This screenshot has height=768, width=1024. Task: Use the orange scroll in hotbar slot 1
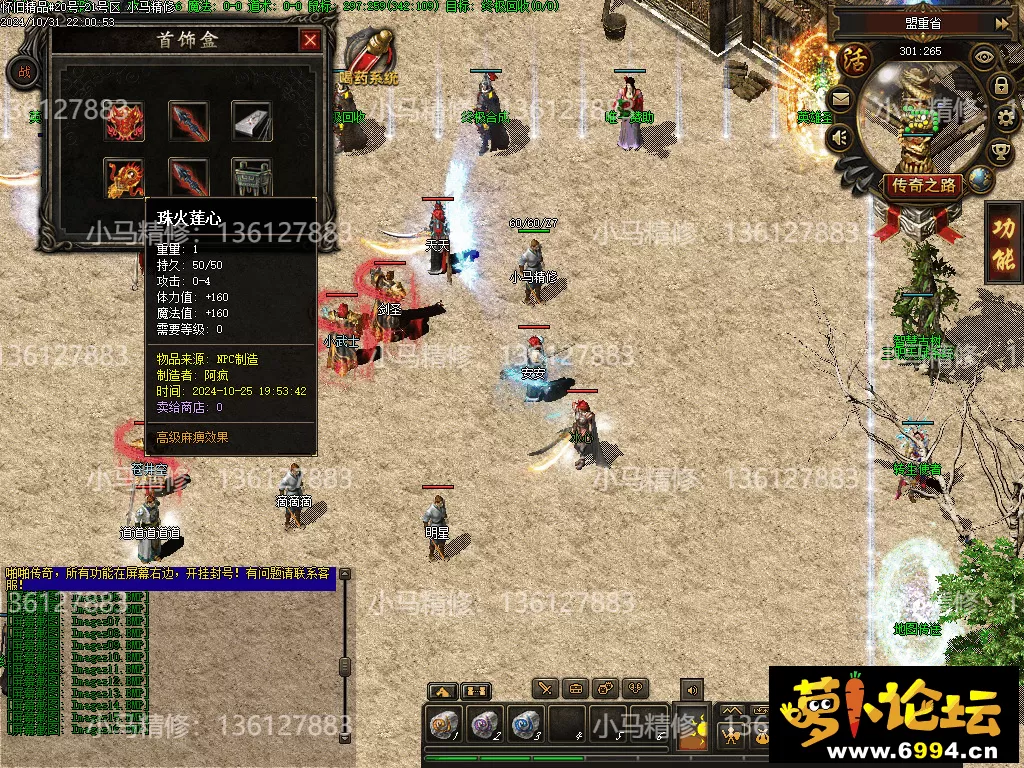click(441, 724)
